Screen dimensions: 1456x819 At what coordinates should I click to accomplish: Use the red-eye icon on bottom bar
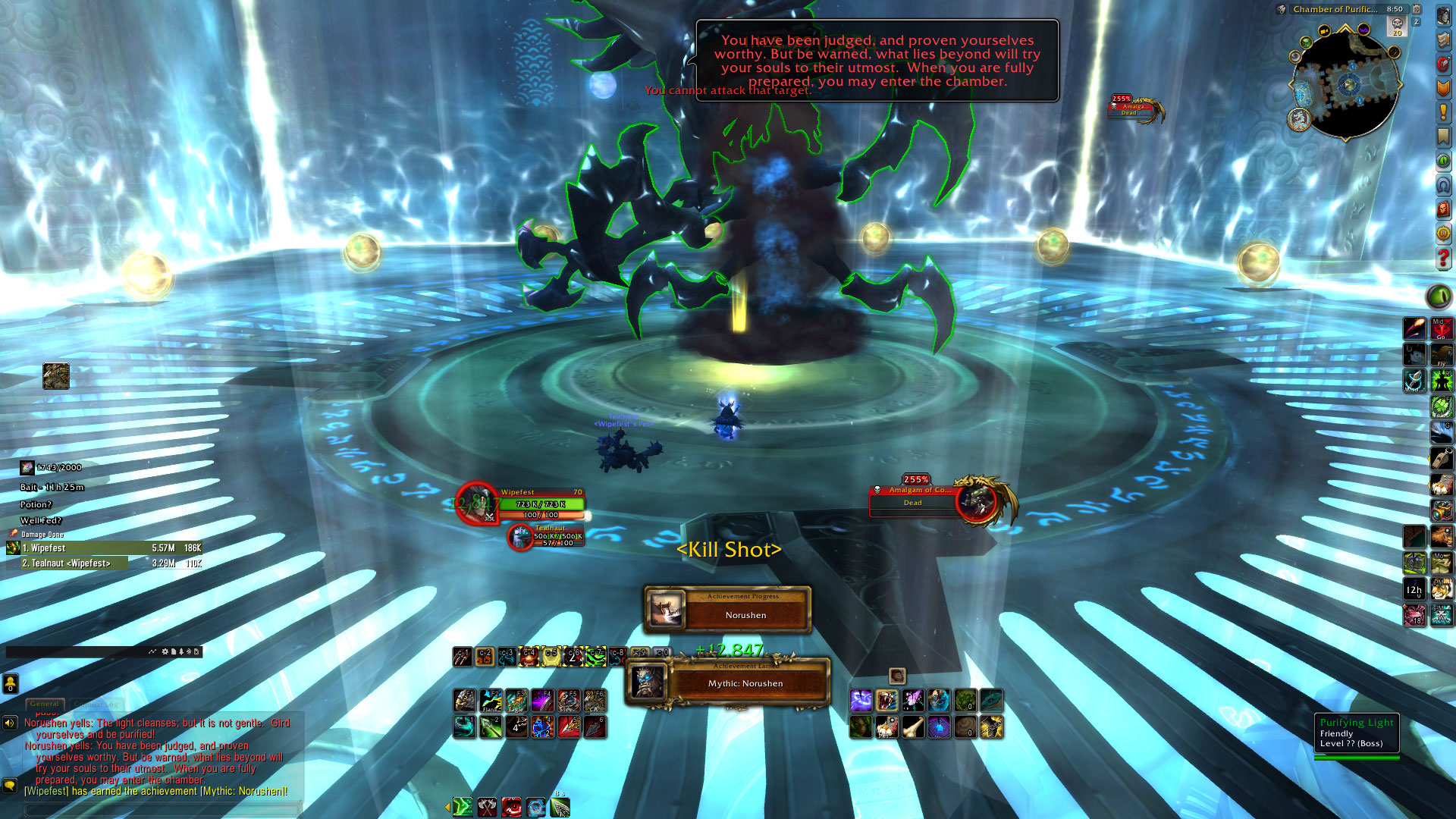coord(512,808)
